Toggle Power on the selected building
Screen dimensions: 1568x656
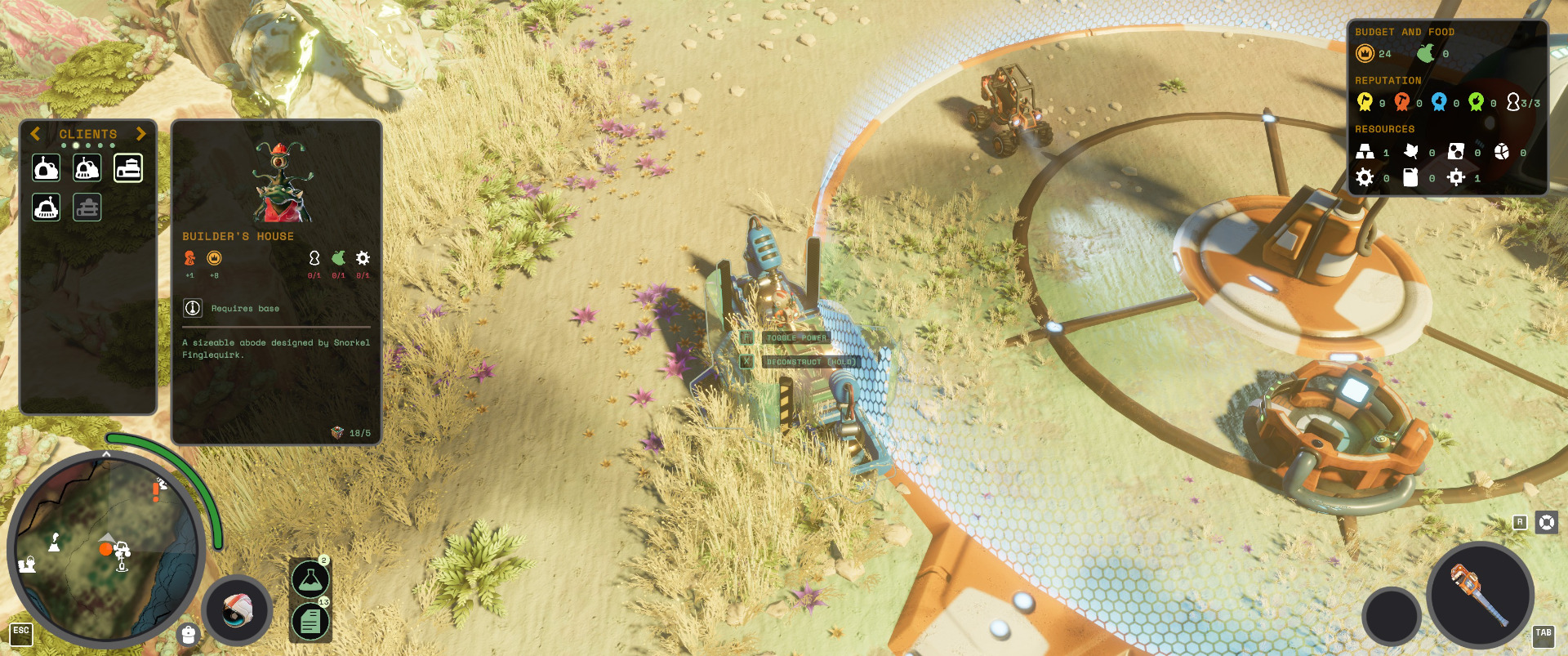(795, 337)
